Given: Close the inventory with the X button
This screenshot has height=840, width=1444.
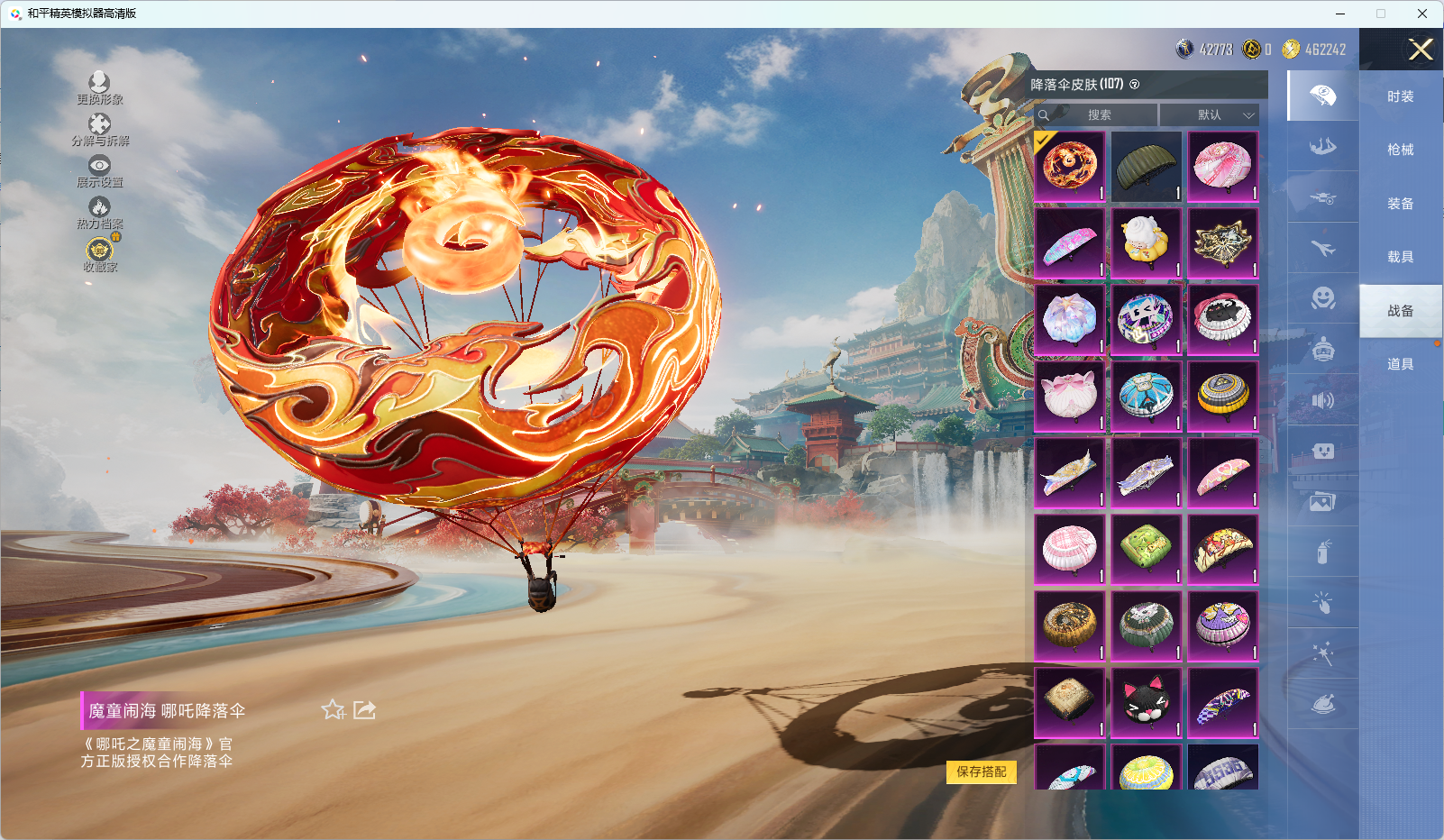Looking at the screenshot, I should (x=1421, y=50).
